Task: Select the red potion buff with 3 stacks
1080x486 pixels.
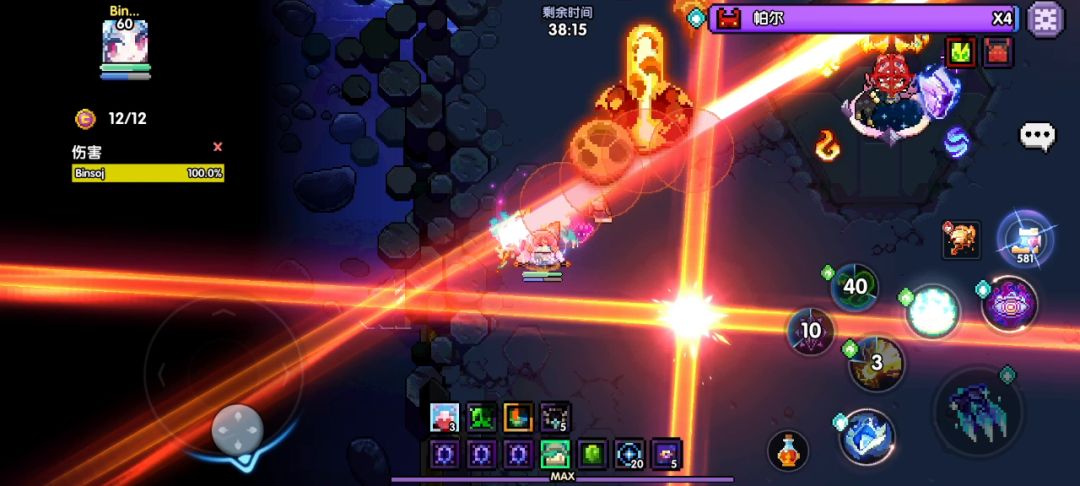Action: click(444, 417)
